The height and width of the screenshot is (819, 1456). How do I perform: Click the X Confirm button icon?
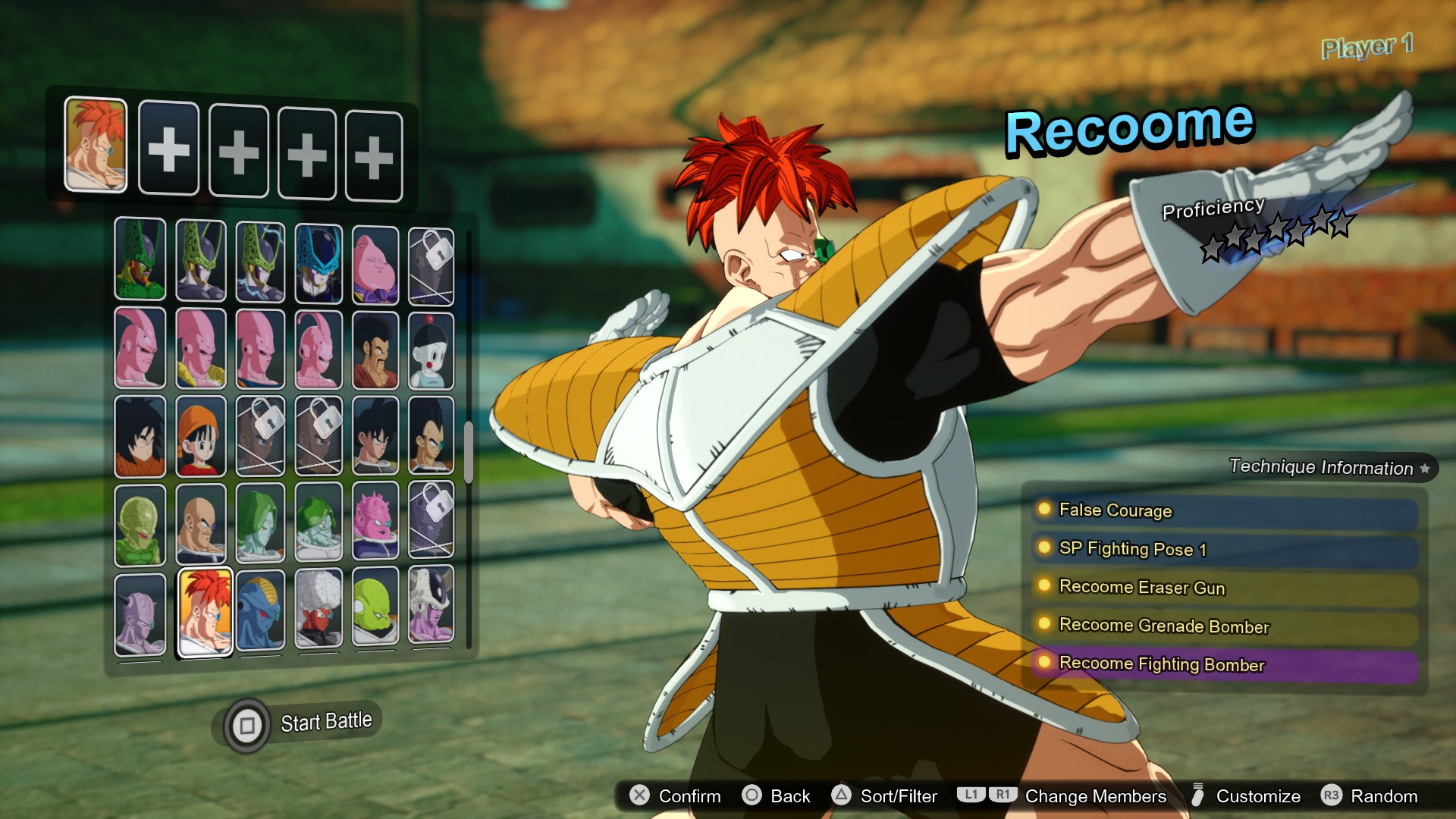point(638,796)
